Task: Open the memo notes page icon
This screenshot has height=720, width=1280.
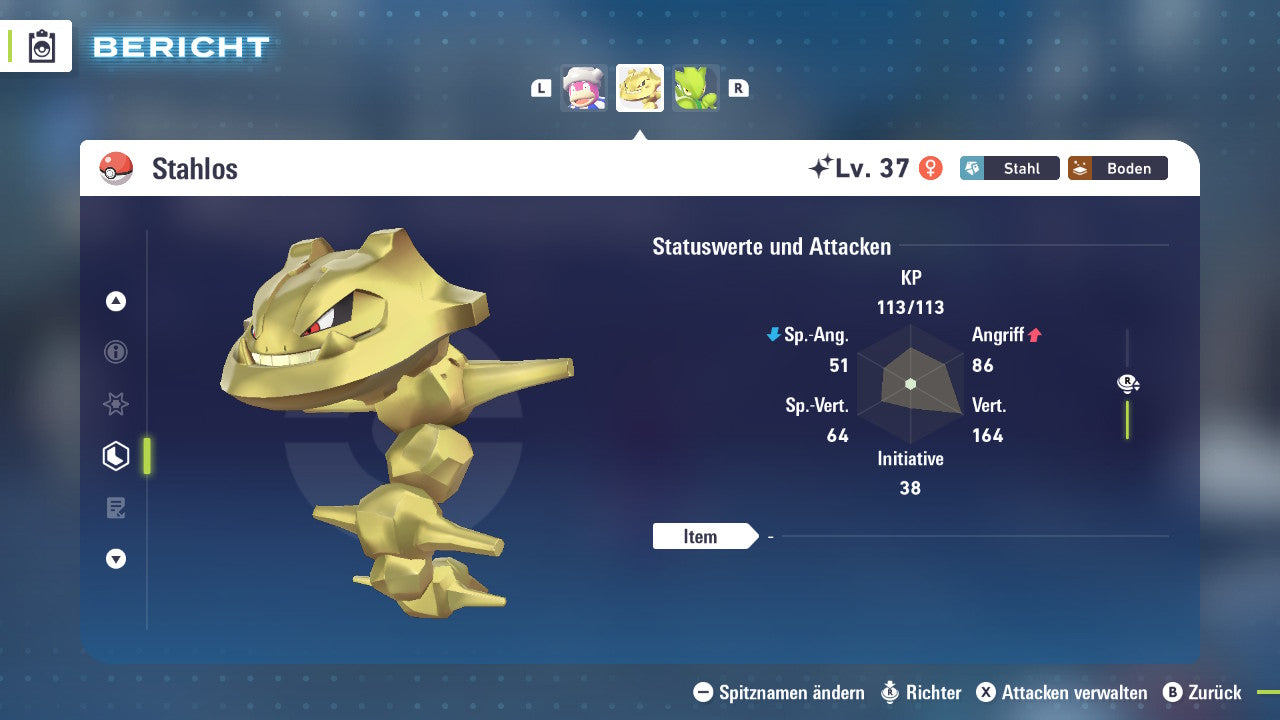Action: coord(116,508)
